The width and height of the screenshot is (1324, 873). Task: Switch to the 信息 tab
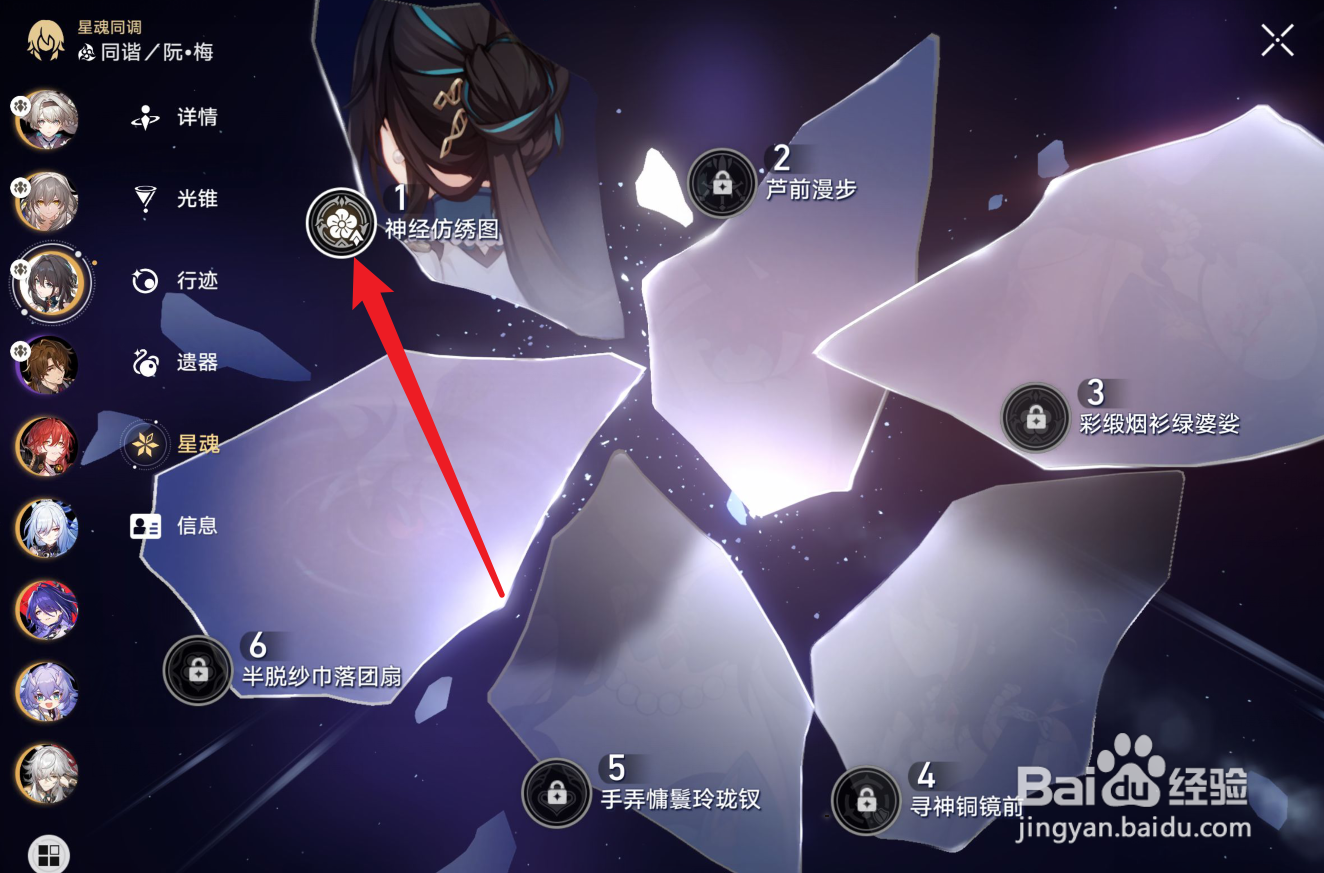(144, 527)
